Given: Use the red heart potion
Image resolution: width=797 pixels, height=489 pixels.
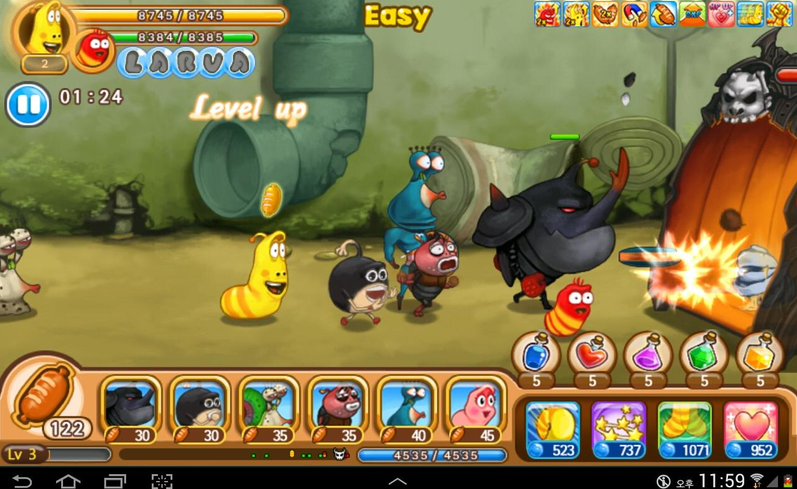Looking at the screenshot, I should pos(592,355).
